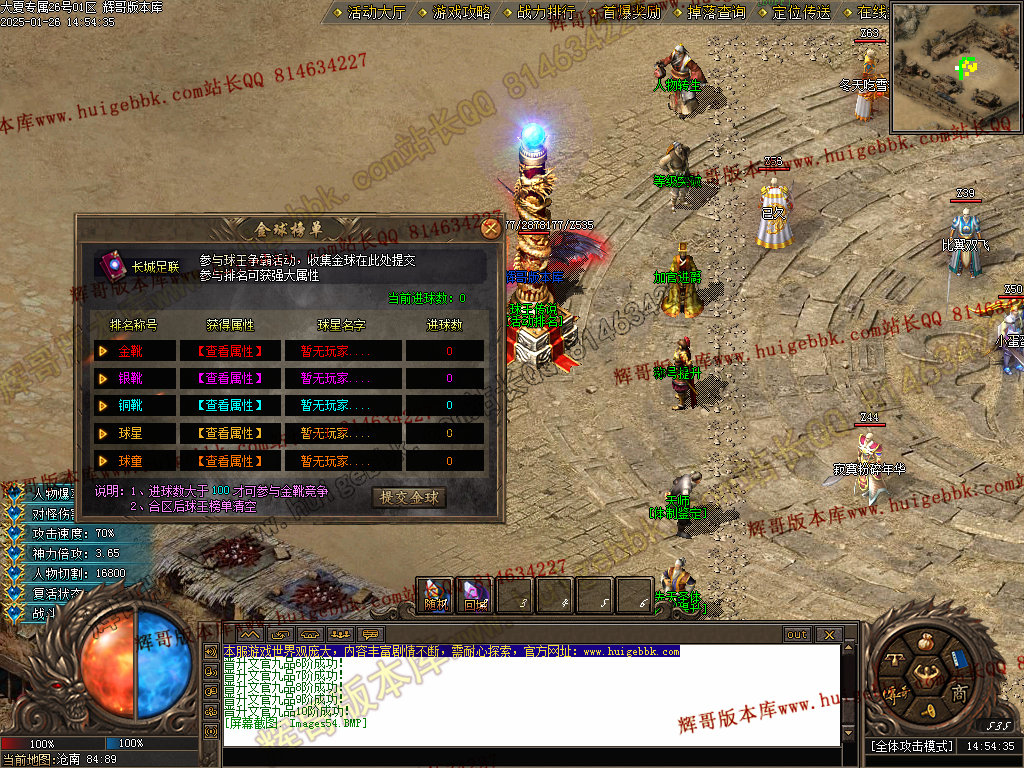This screenshot has height=768, width=1024.
Task: Toggle the 全体攻击模式 attack mode
Action: coord(910,746)
